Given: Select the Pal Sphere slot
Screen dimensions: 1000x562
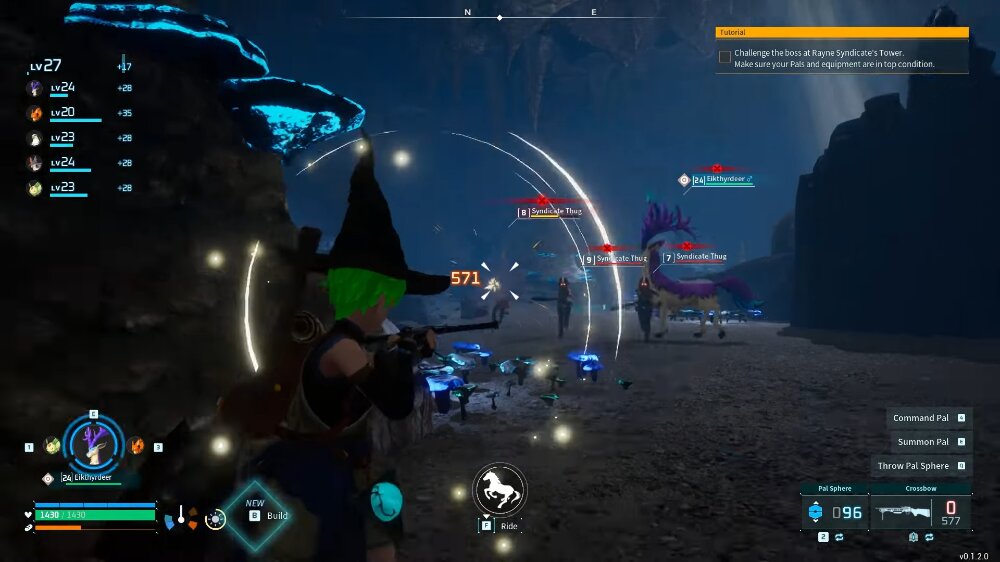Looking at the screenshot, I should 835,512.
